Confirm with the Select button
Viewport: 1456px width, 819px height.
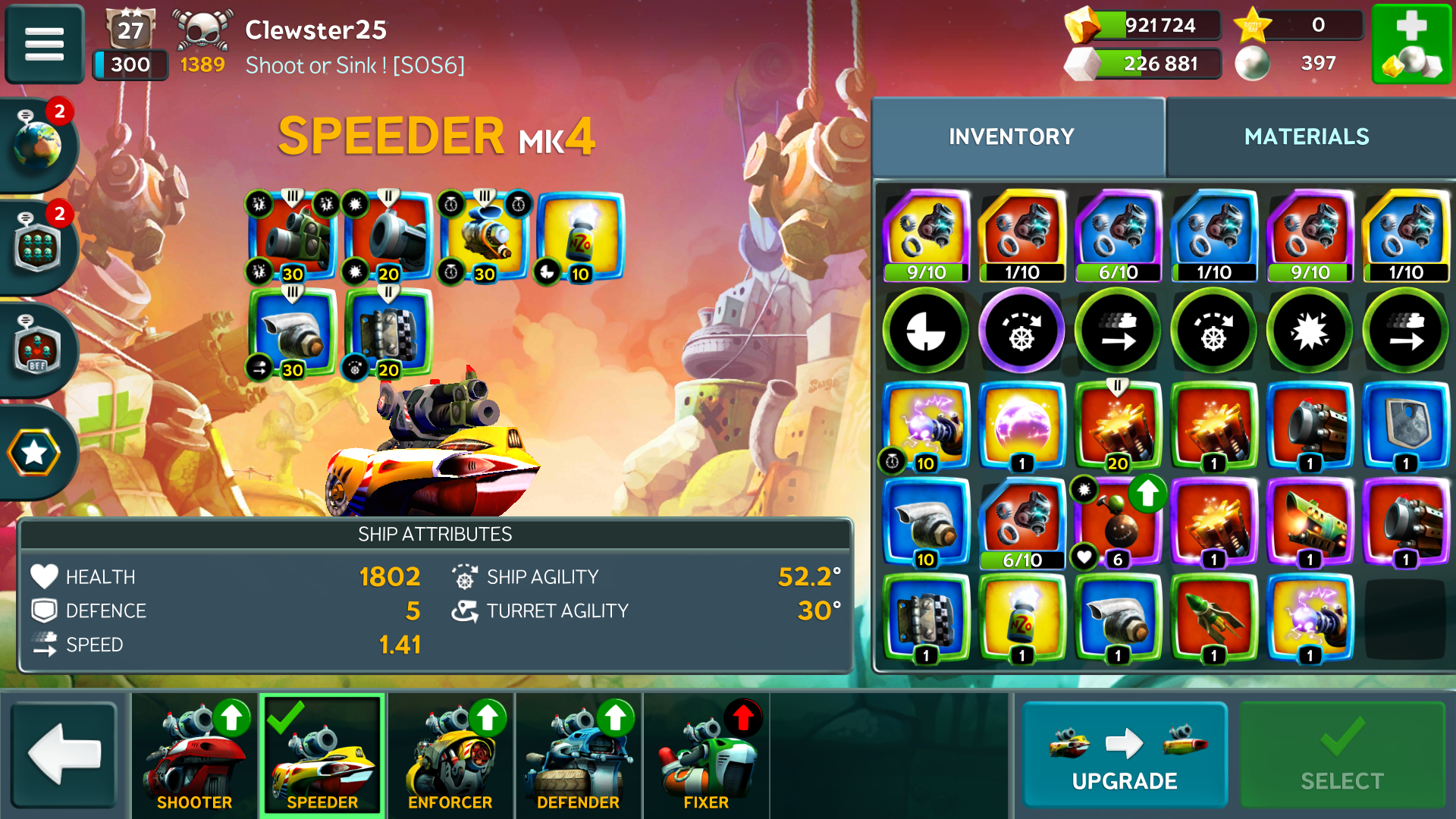[1341, 755]
